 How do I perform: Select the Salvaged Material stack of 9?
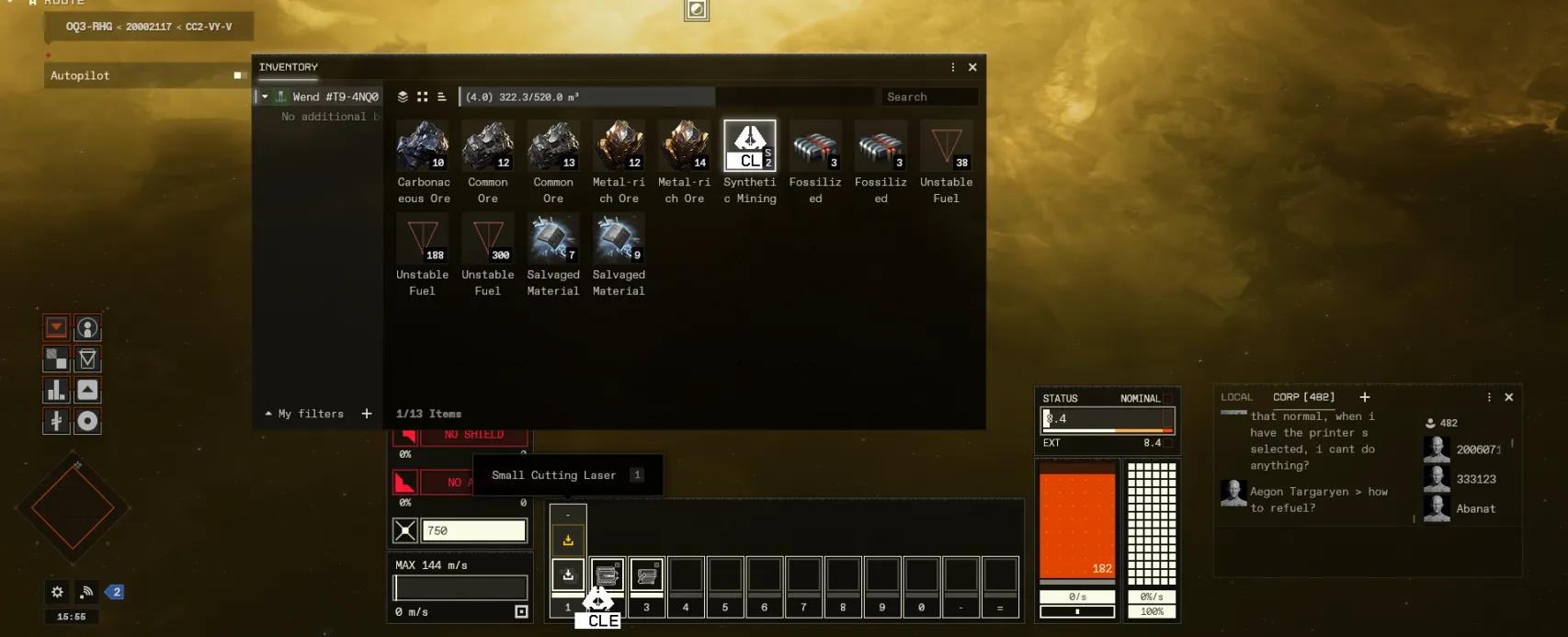pyautogui.click(x=619, y=240)
